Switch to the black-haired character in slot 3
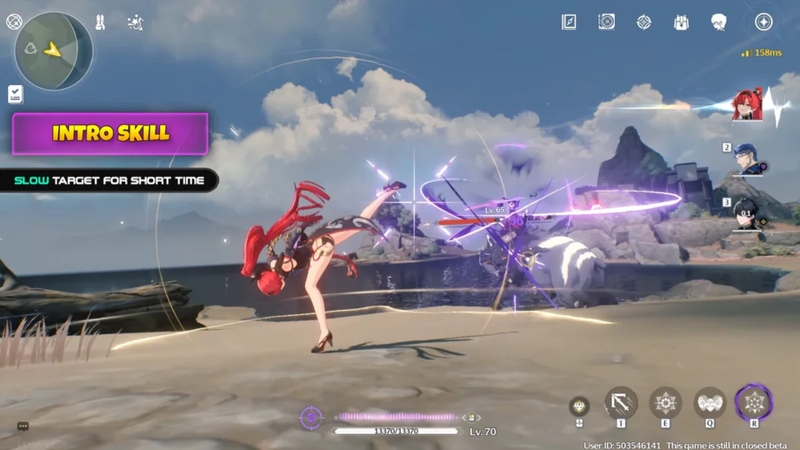800x450 pixels. [x=748, y=213]
